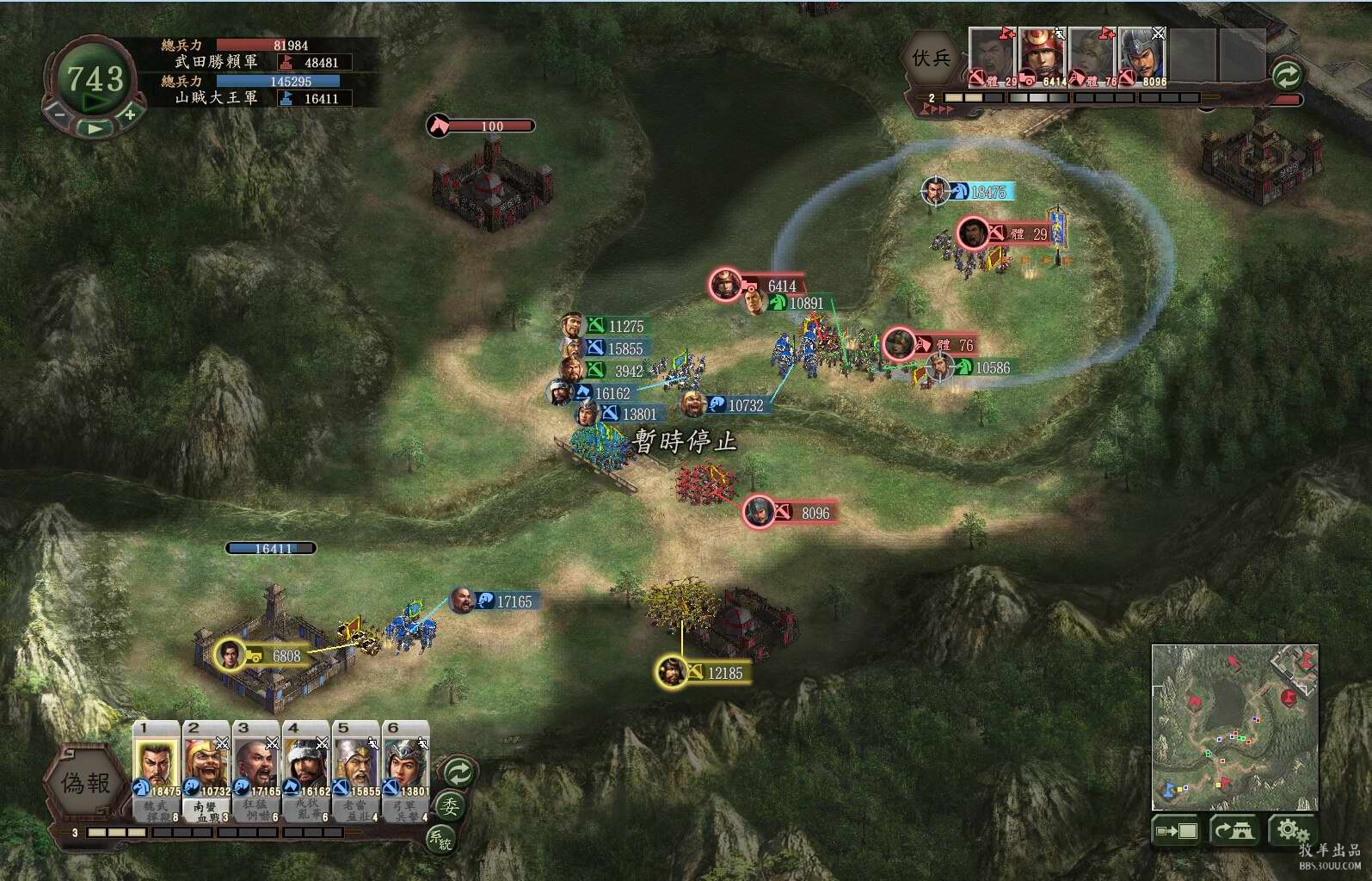Select the enemy officer card with 8096 troops
Viewport: 1372px width, 881px height.
coord(1142,57)
